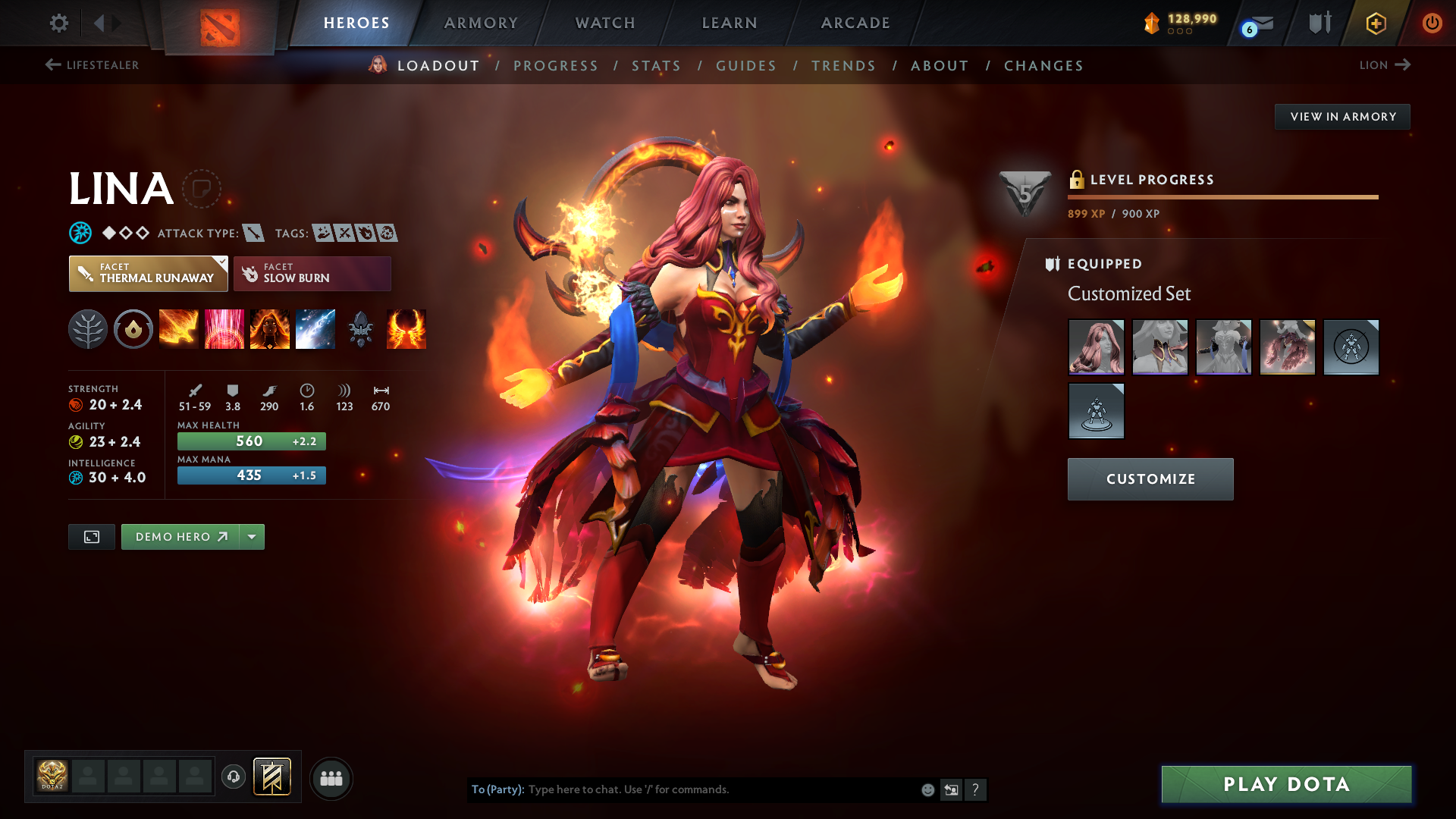The width and height of the screenshot is (1456, 819).
Task: Select the Slow Burn facet
Action: coord(312,273)
